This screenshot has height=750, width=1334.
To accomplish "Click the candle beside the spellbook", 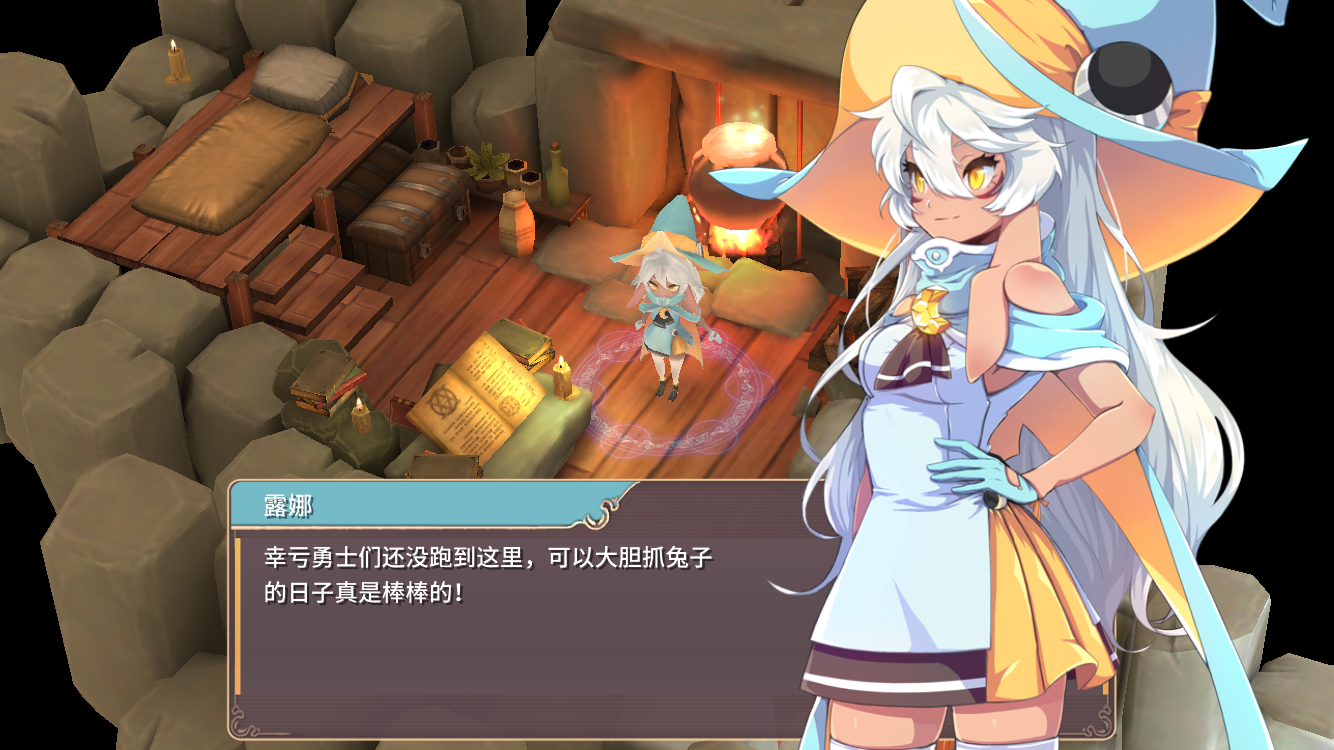I will pos(560,380).
